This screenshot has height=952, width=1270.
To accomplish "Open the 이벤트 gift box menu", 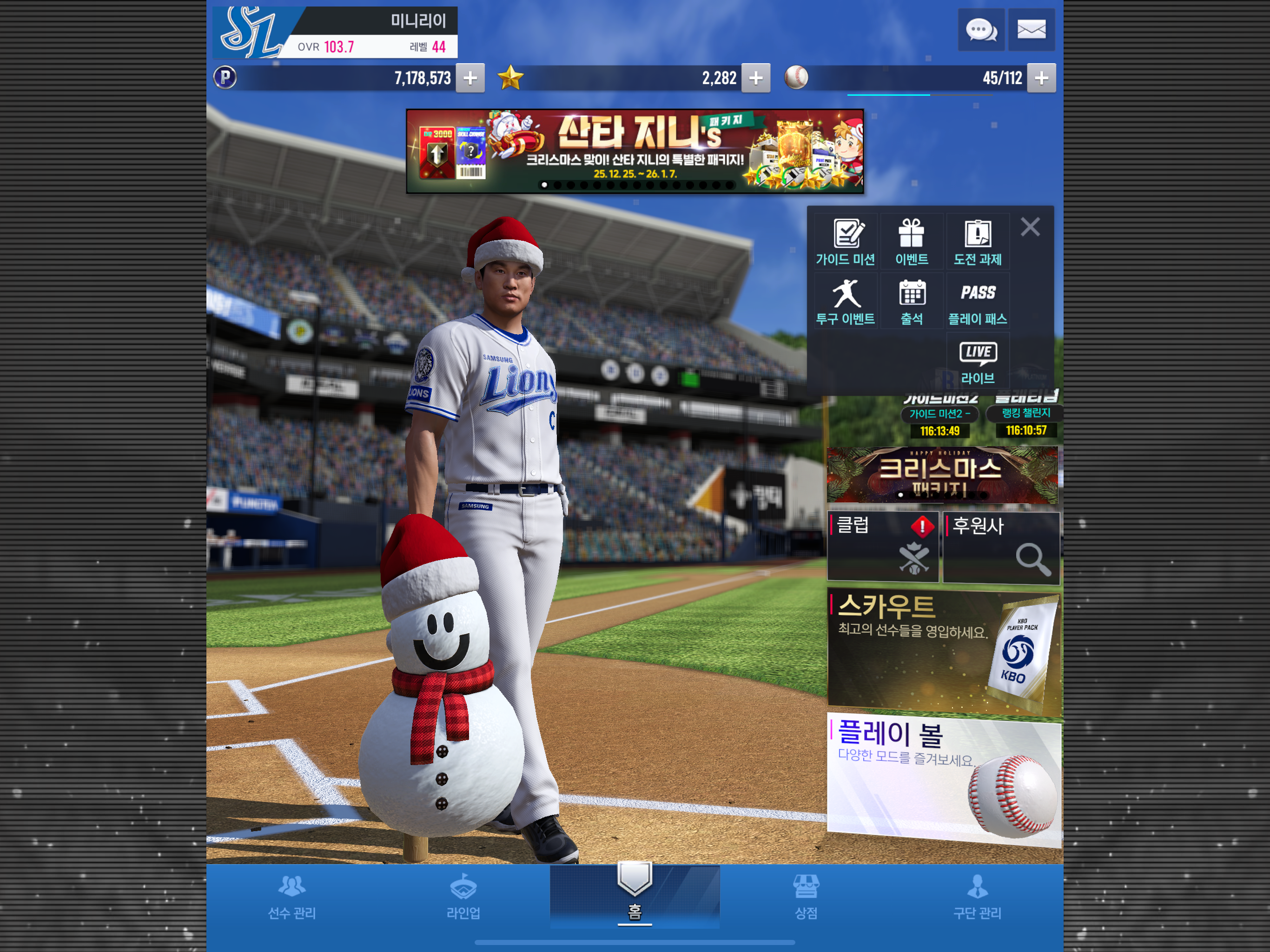I will tap(912, 242).
